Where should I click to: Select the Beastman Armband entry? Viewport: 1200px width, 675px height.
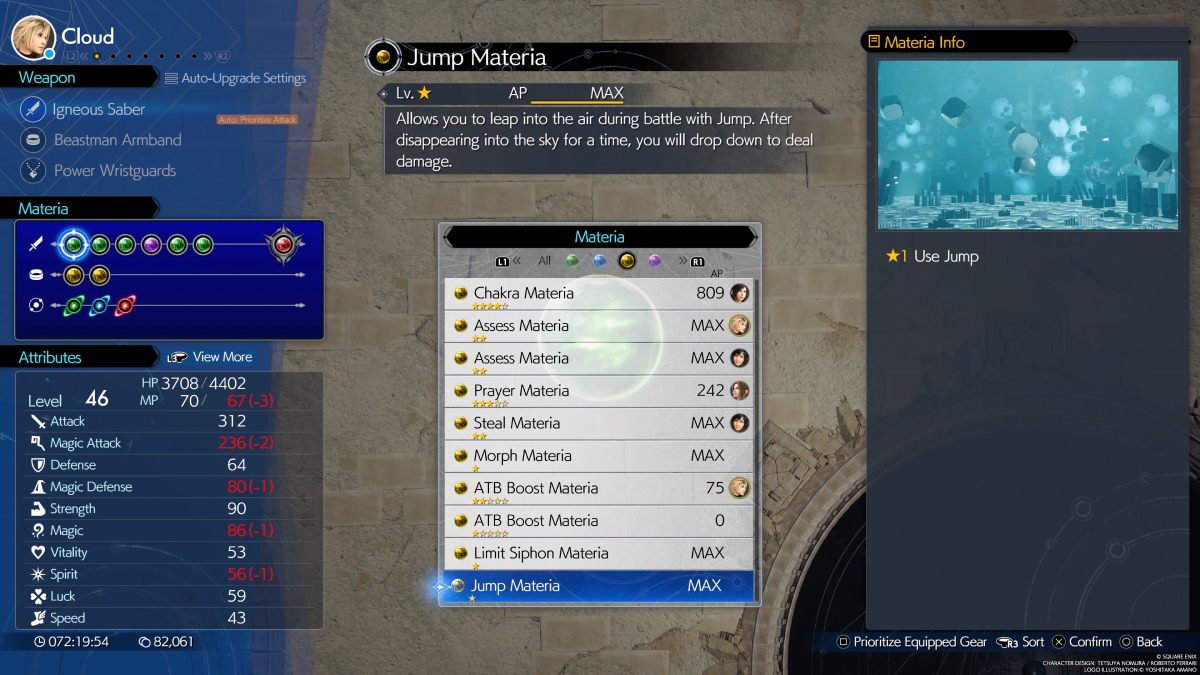tap(117, 140)
